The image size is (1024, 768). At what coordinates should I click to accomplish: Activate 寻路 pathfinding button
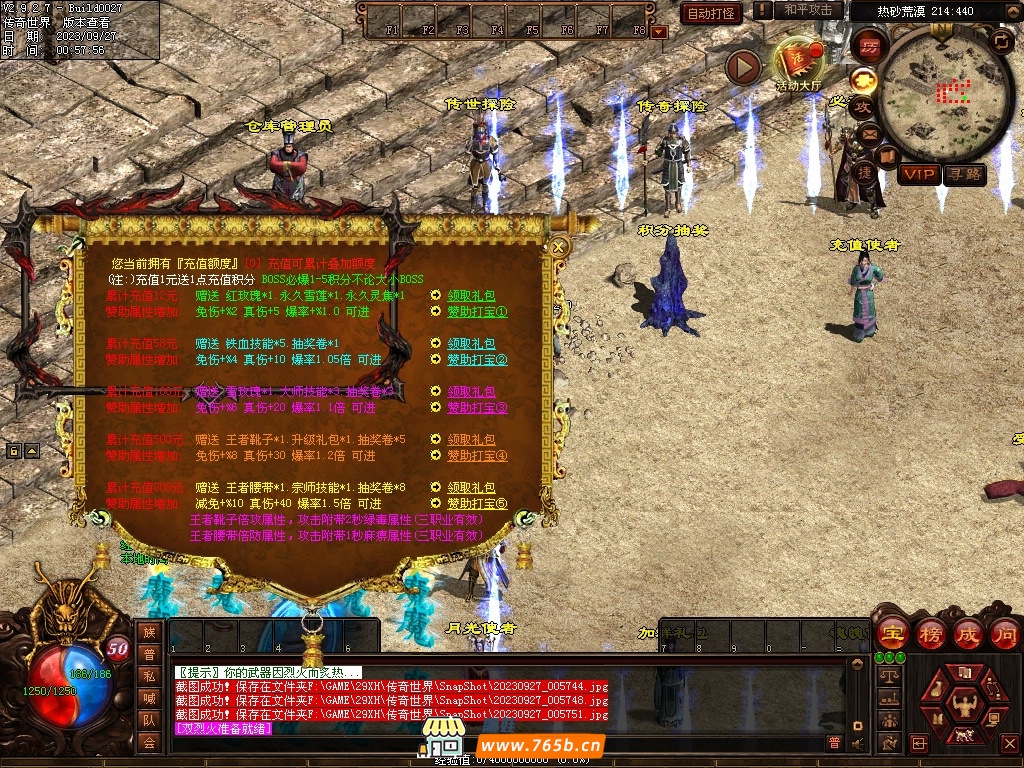[964, 174]
